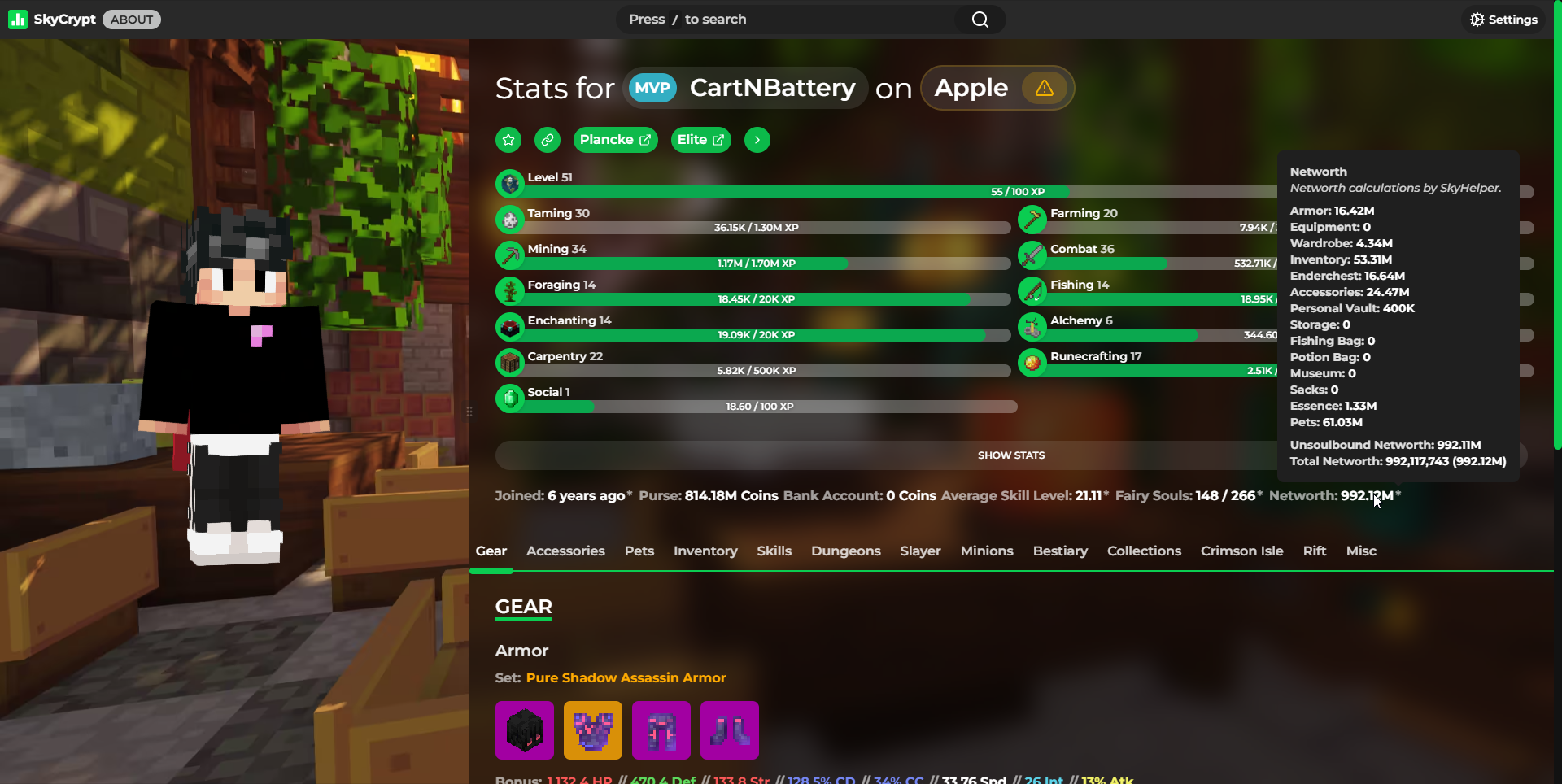Open the Combat skill icon
This screenshot has height=784, width=1562.
[1032, 255]
